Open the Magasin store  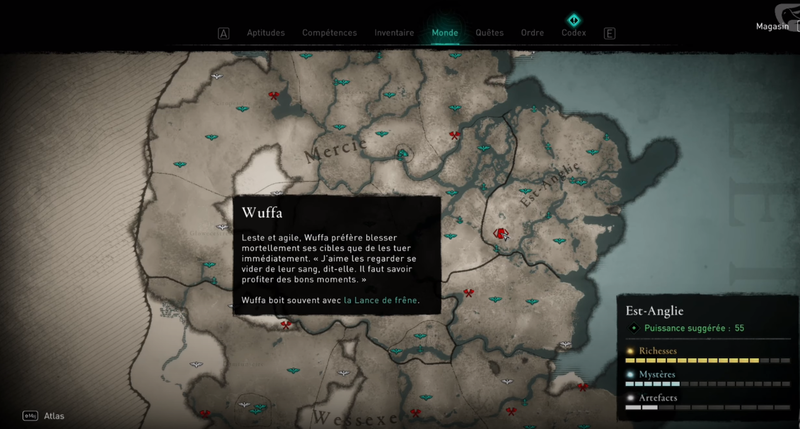click(x=774, y=27)
